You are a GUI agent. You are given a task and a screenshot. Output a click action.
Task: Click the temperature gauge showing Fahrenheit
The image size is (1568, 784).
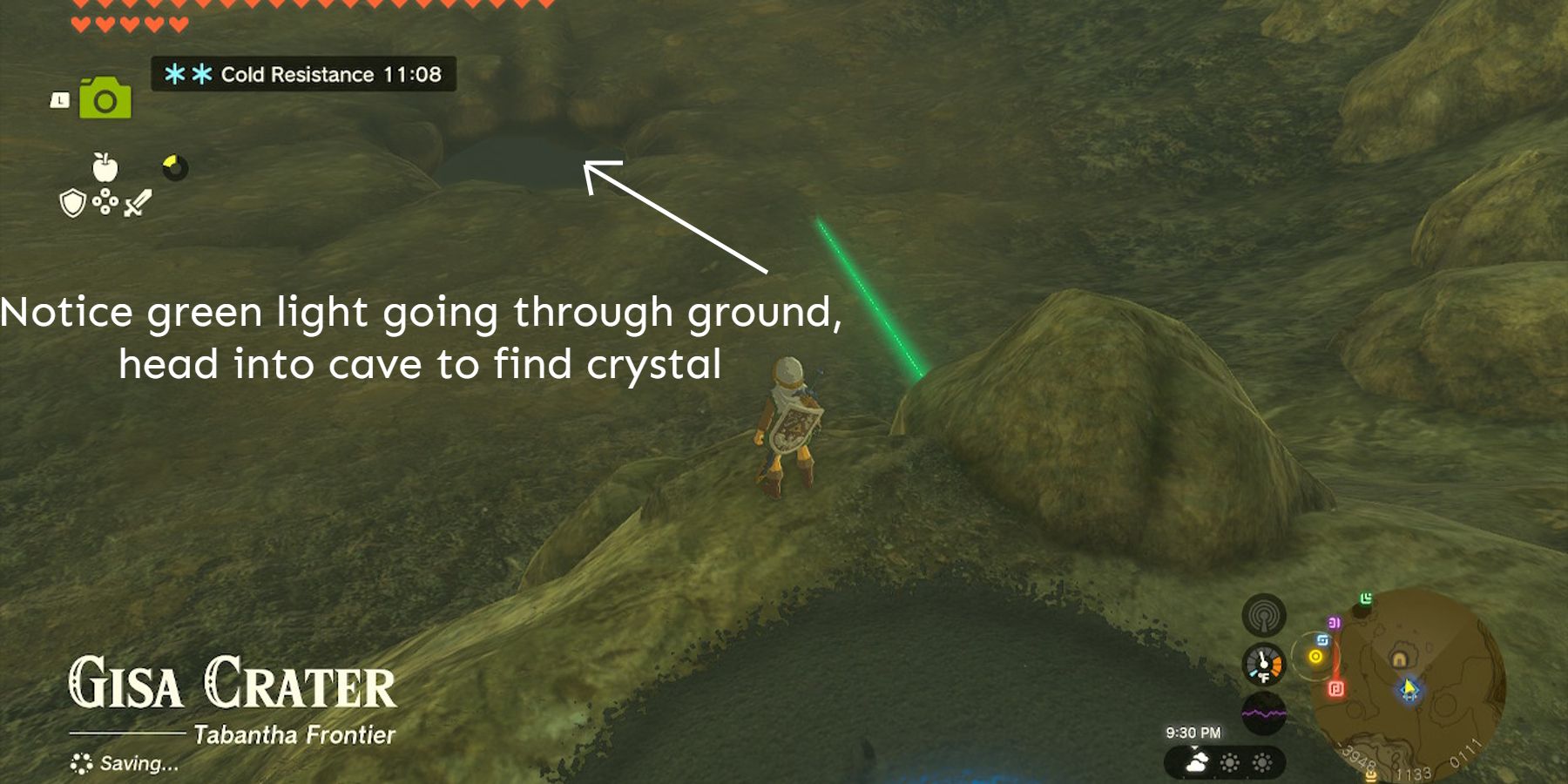click(1264, 664)
